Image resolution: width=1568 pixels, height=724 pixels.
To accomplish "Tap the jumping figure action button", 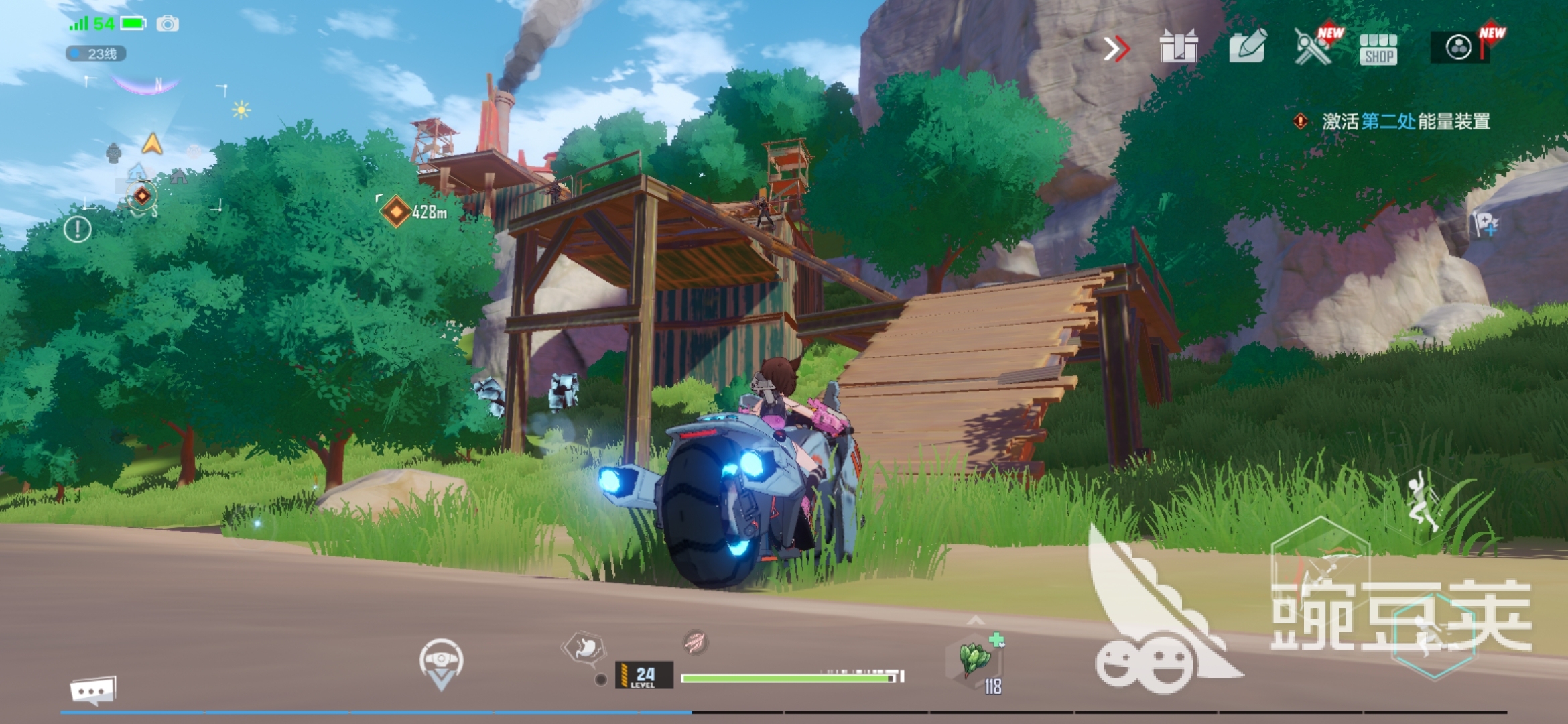I will pyautogui.click(x=1421, y=503).
